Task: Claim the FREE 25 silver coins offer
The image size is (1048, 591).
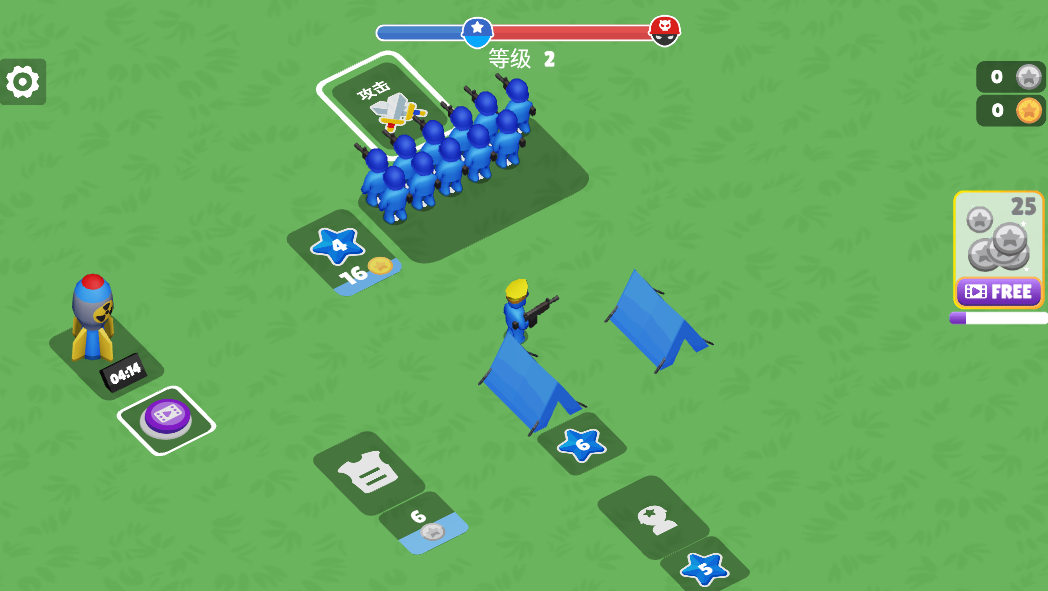Action: tap(998, 291)
